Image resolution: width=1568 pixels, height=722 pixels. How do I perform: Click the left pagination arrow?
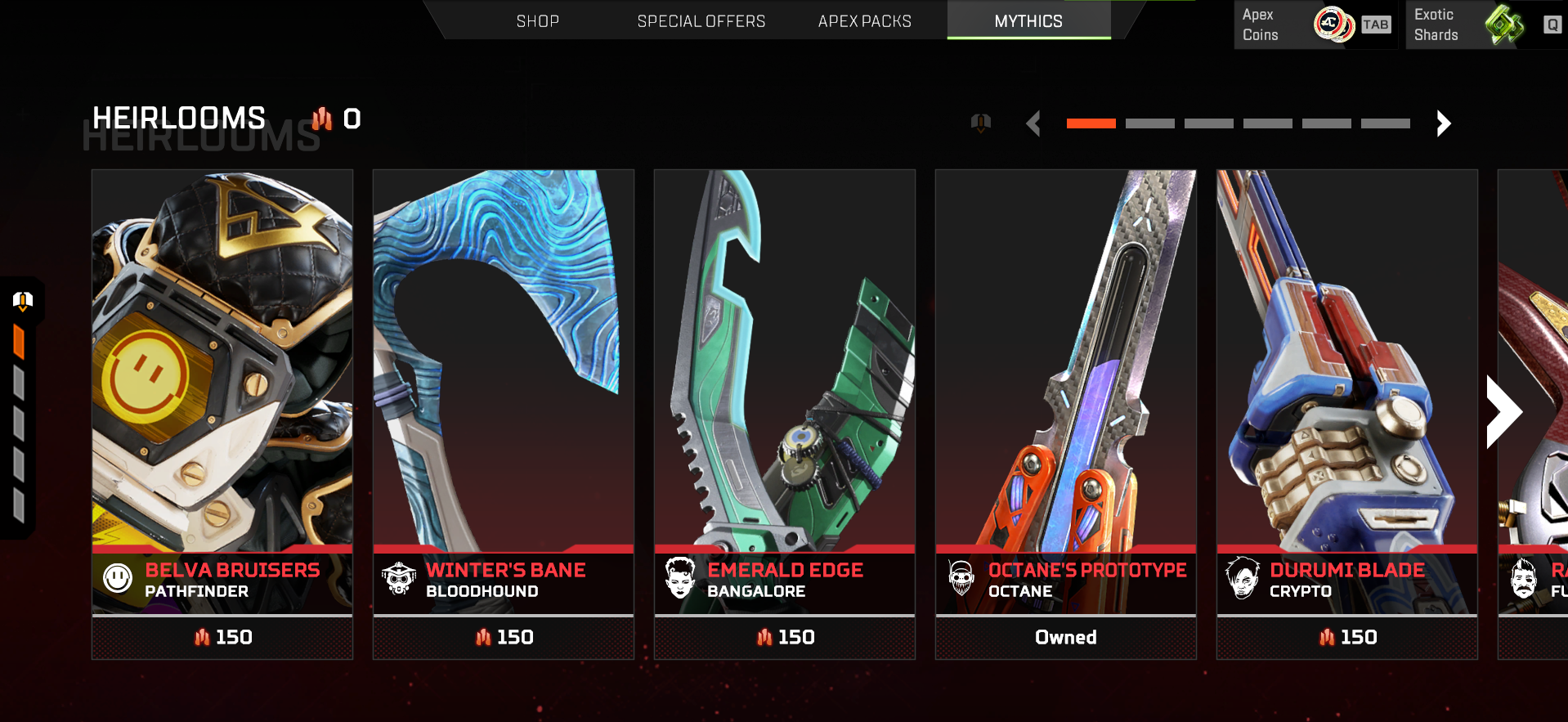(1033, 123)
